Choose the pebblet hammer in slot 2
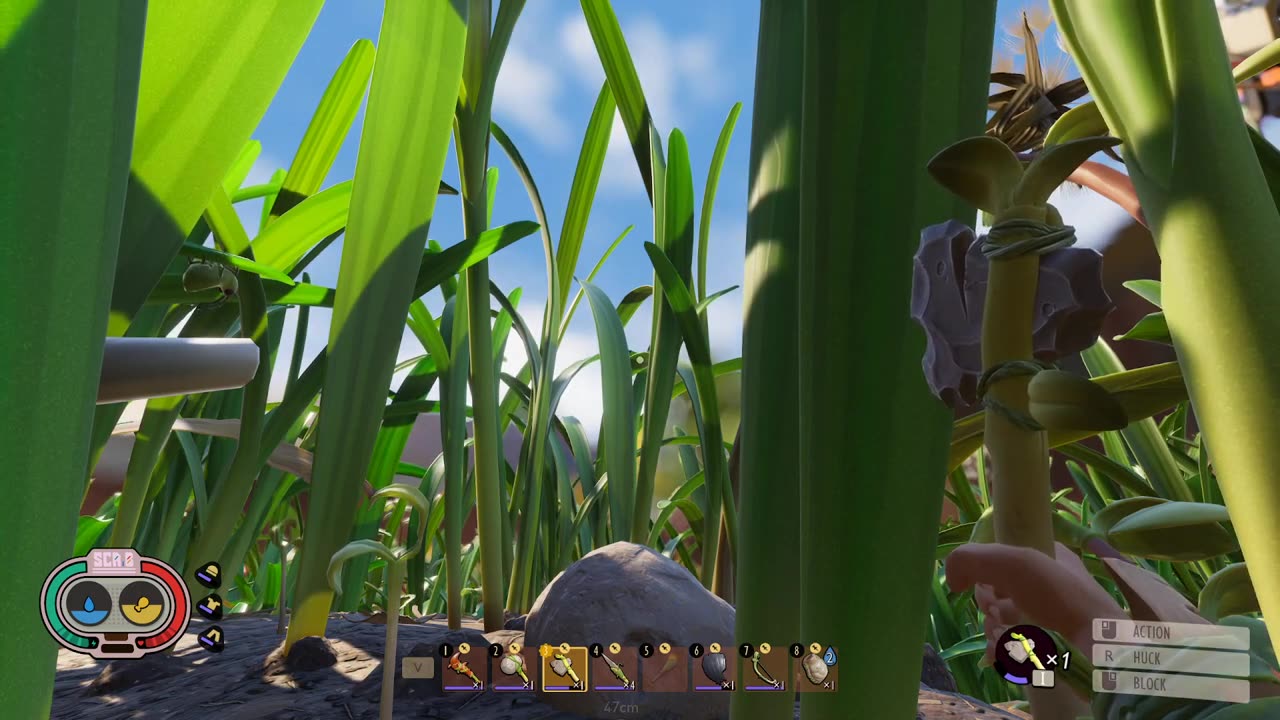1280x720 pixels. pyautogui.click(x=514, y=668)
